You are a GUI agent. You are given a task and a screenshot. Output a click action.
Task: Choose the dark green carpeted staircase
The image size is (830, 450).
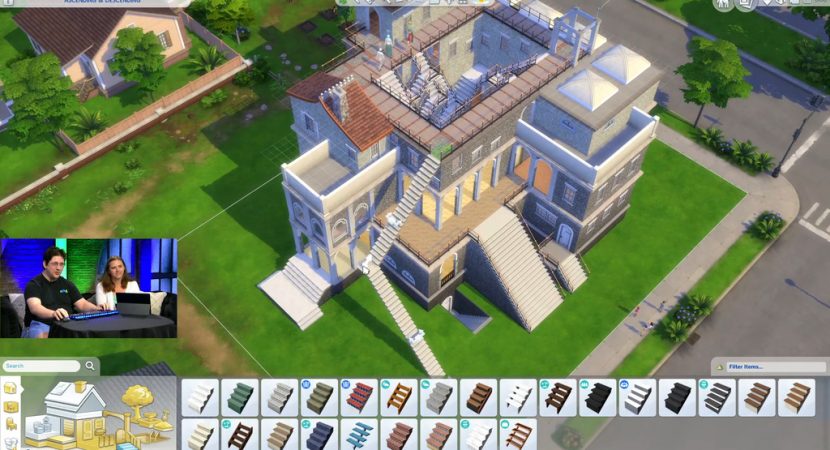coord(239,397)
